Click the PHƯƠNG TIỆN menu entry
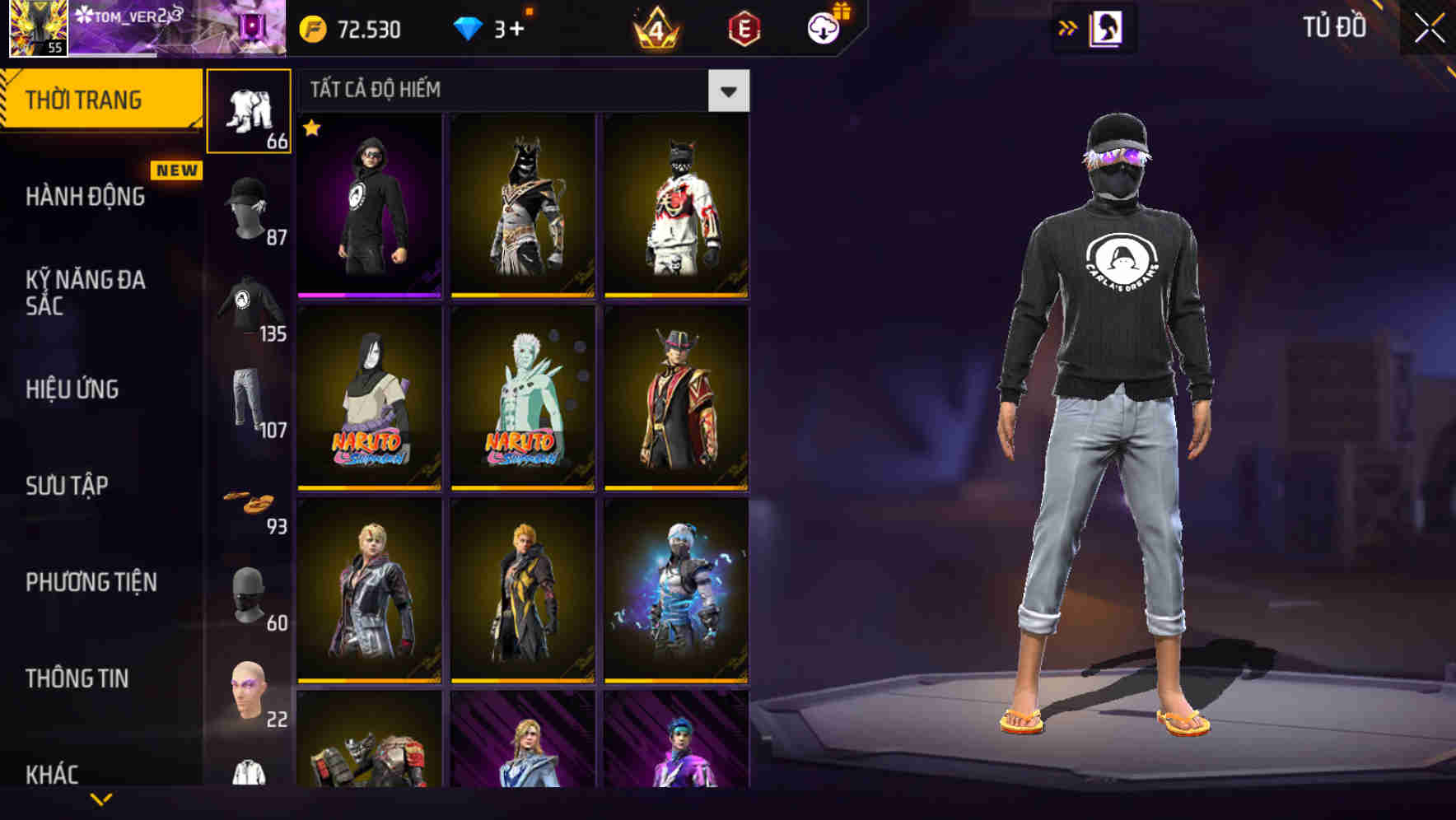Image resolution: width=1456 pixels, height=820 pixels. (91, 581)
